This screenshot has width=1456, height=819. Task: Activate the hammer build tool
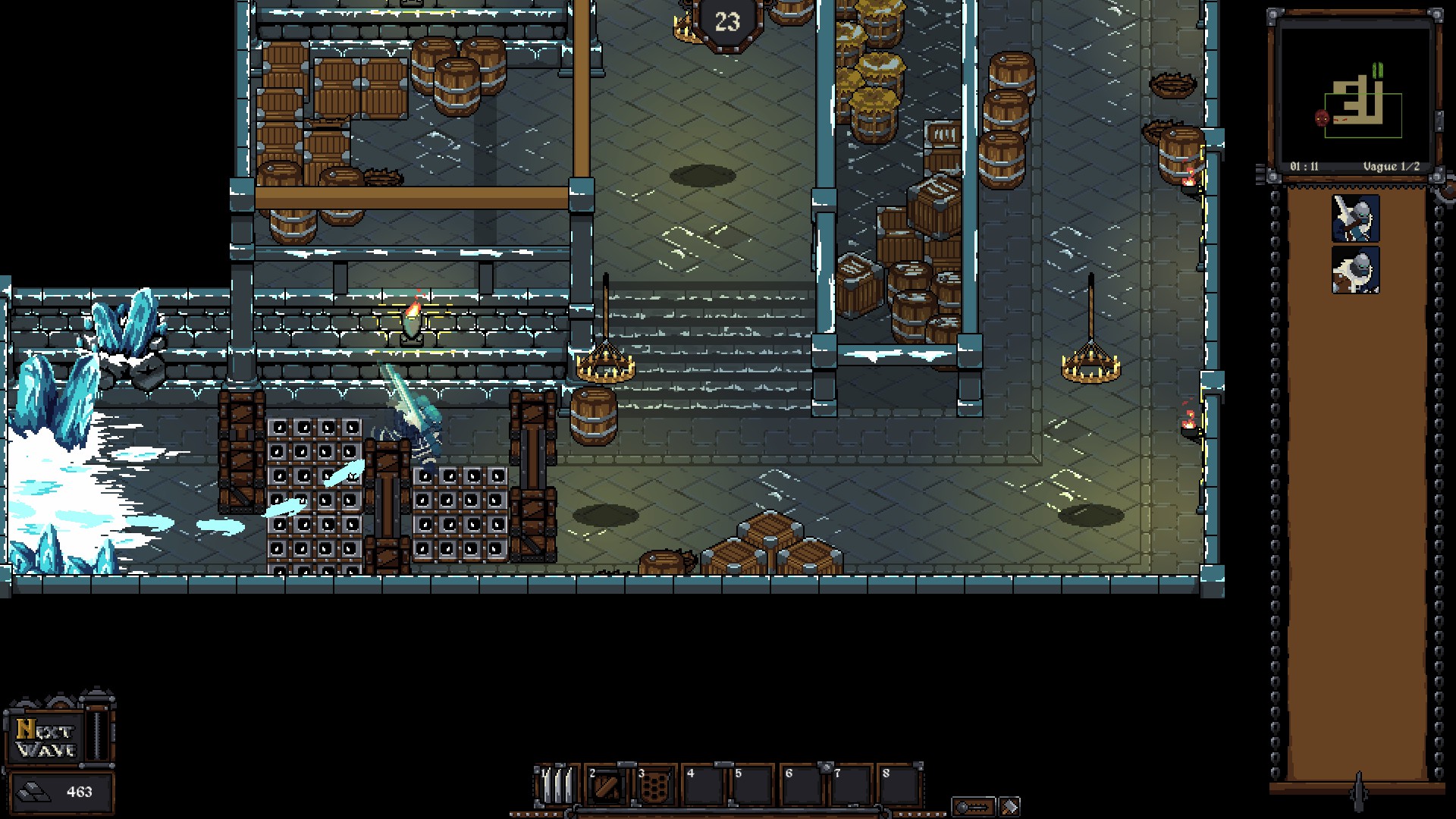1009,806
